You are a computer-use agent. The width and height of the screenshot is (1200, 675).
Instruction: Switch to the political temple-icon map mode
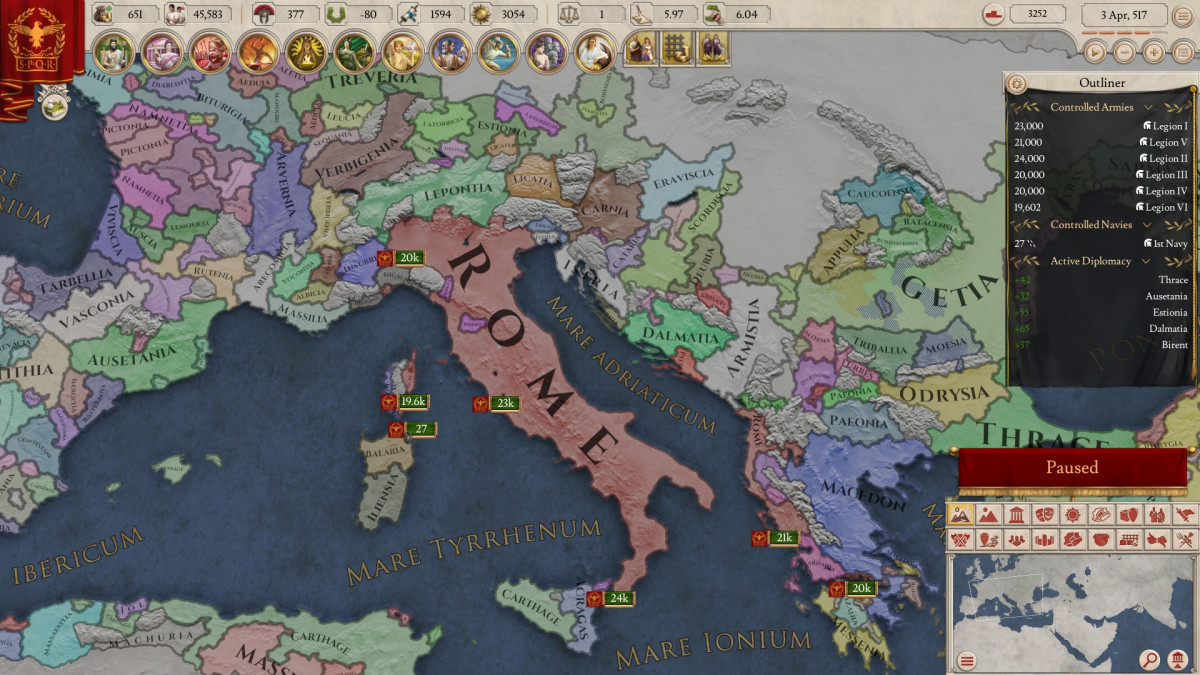pos(1015,515)
